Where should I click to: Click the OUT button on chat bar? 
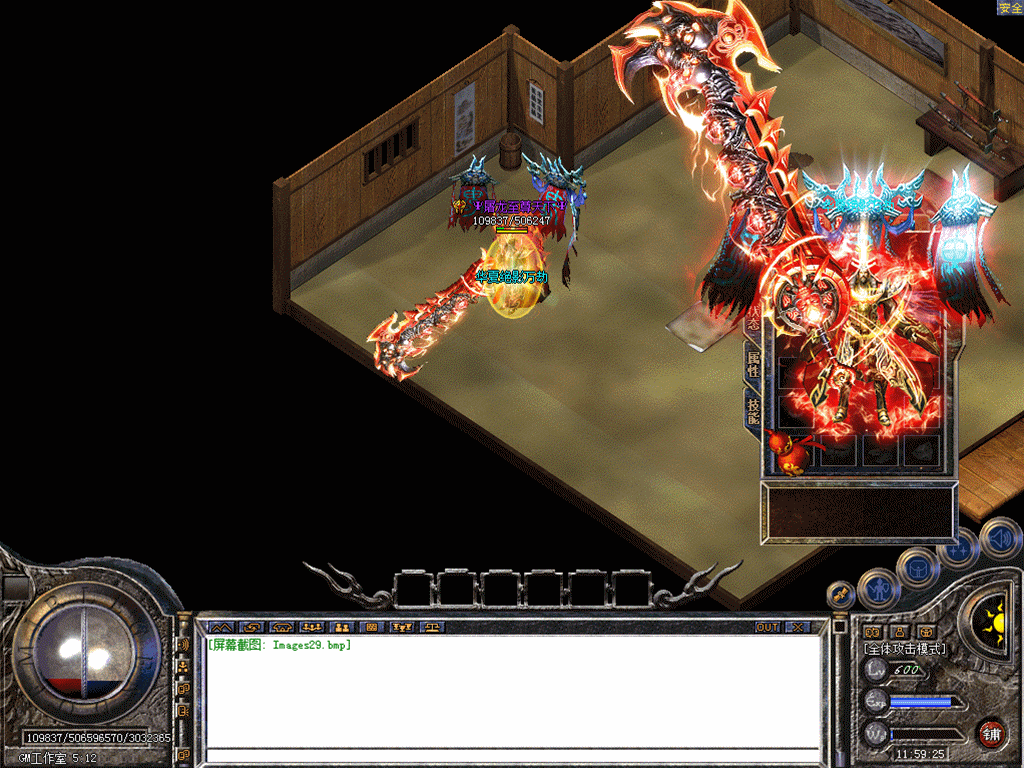(x=767, y=627)
